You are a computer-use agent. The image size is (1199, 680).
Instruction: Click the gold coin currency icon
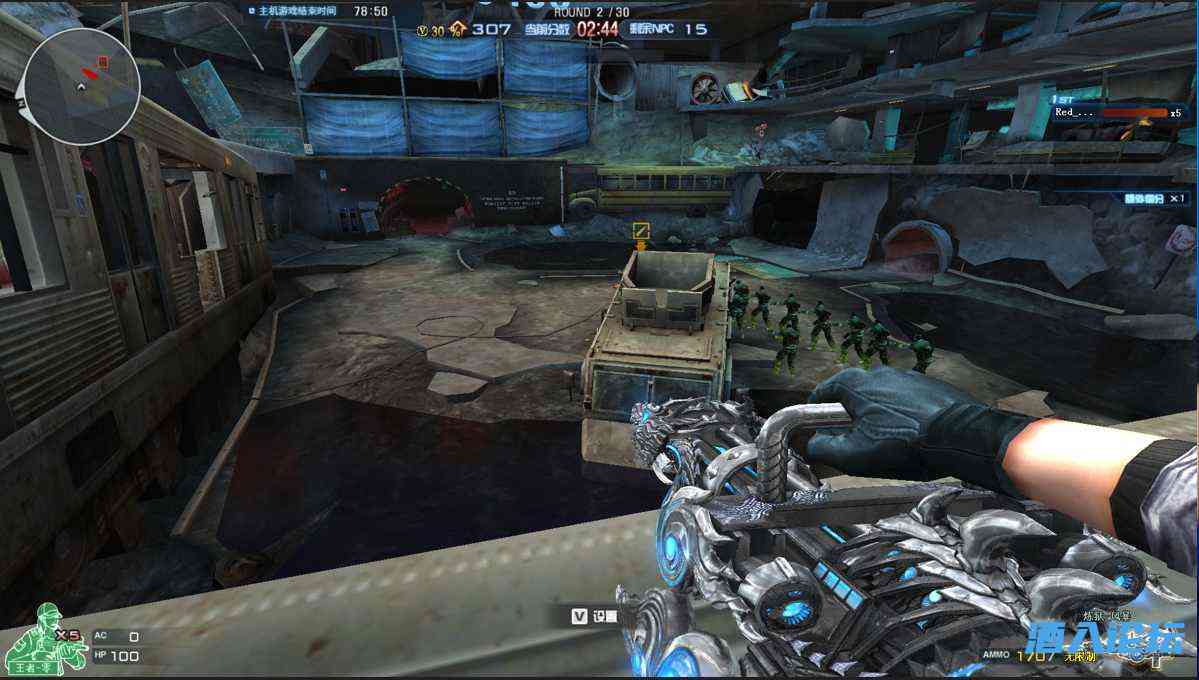pyautogui.click(x=424, y=30)
